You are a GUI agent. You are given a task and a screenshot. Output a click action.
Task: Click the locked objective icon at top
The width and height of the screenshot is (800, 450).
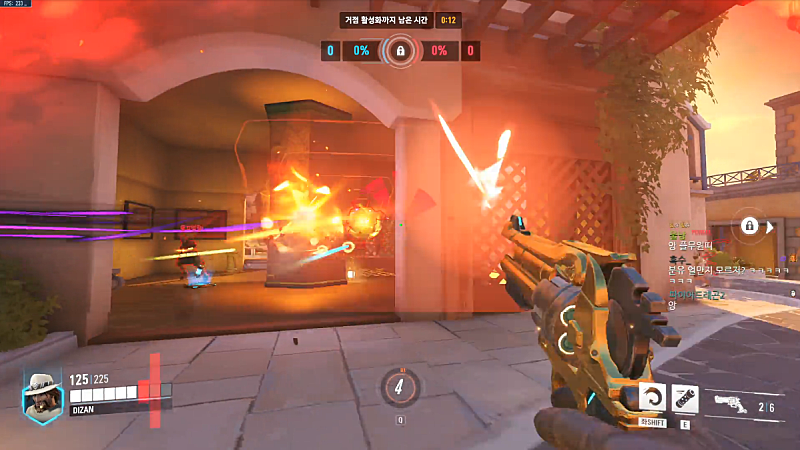tap(400, 50)
